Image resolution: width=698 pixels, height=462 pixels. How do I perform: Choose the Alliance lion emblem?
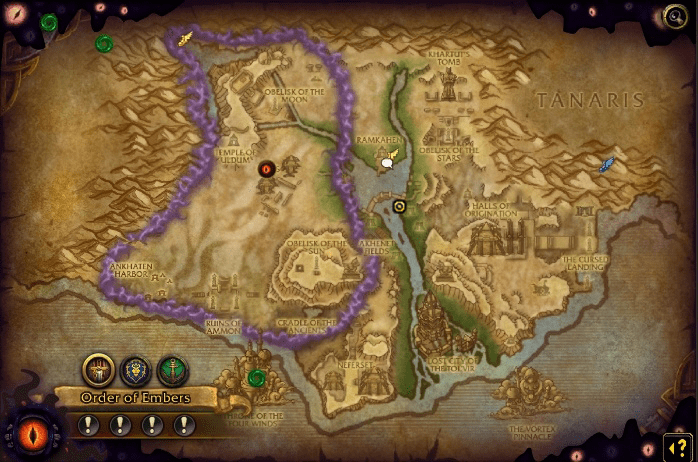pos(135,370)
